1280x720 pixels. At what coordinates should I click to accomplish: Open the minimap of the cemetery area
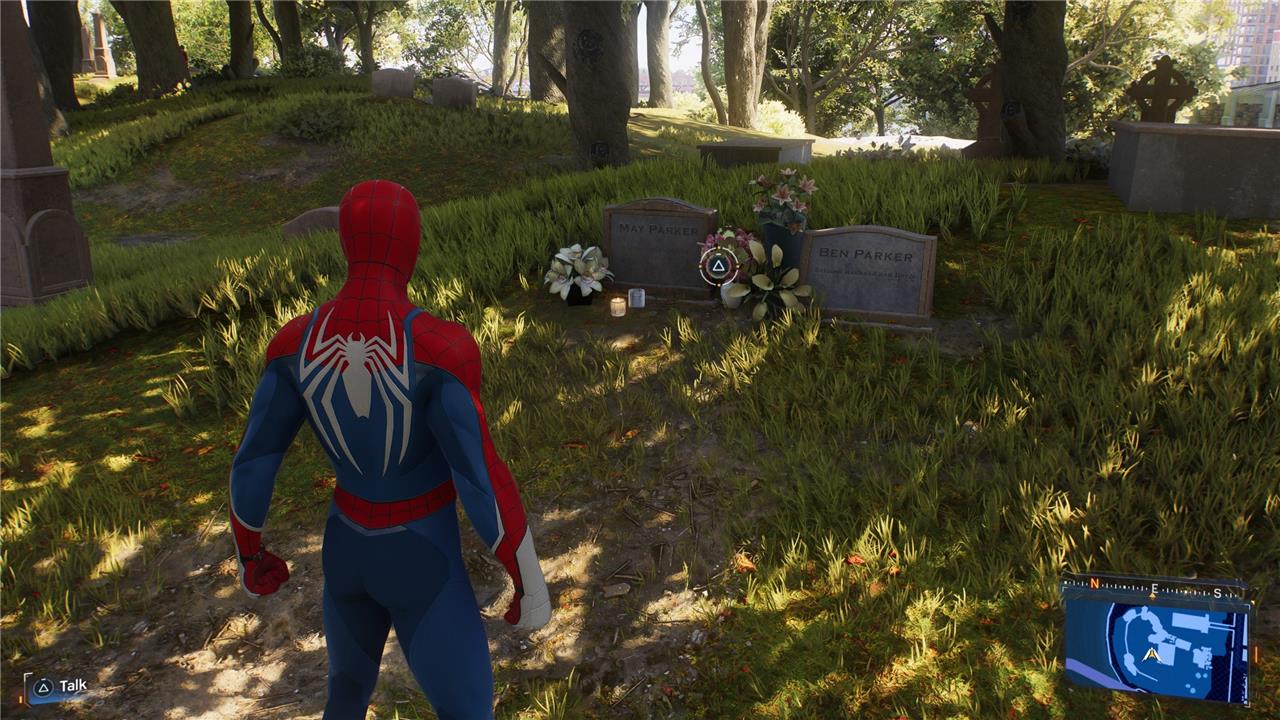pos(1155,645)
